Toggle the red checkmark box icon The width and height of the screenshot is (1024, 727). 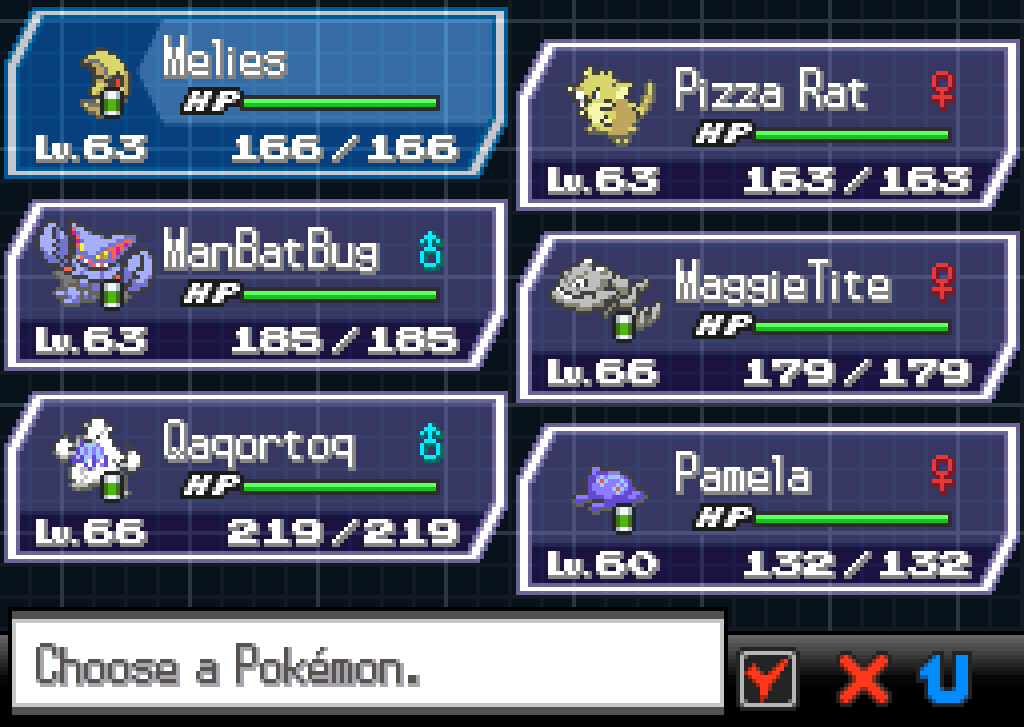768,679
